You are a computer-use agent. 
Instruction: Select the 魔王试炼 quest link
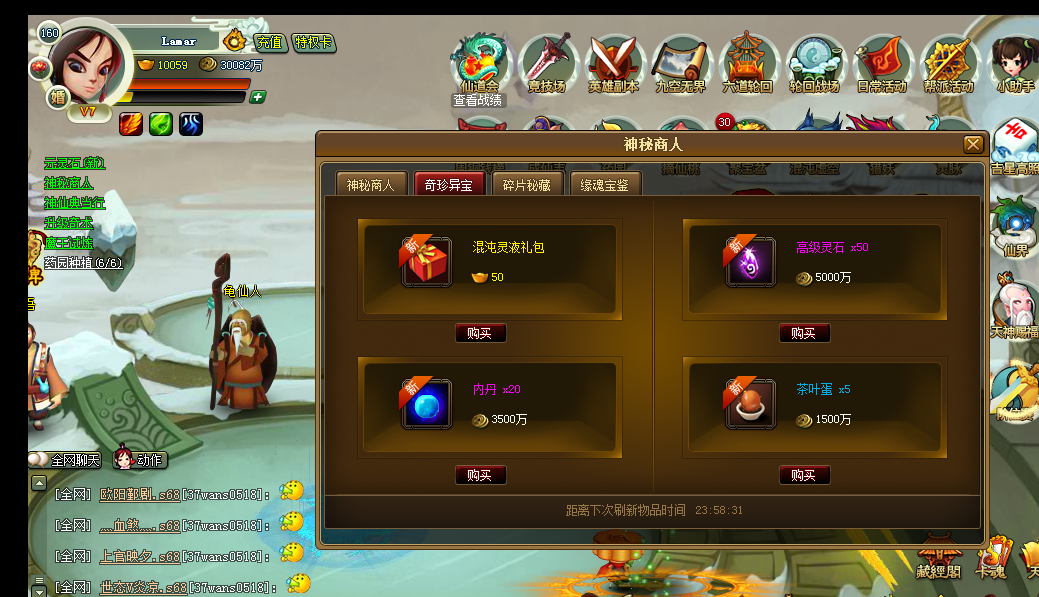[68, 242]
